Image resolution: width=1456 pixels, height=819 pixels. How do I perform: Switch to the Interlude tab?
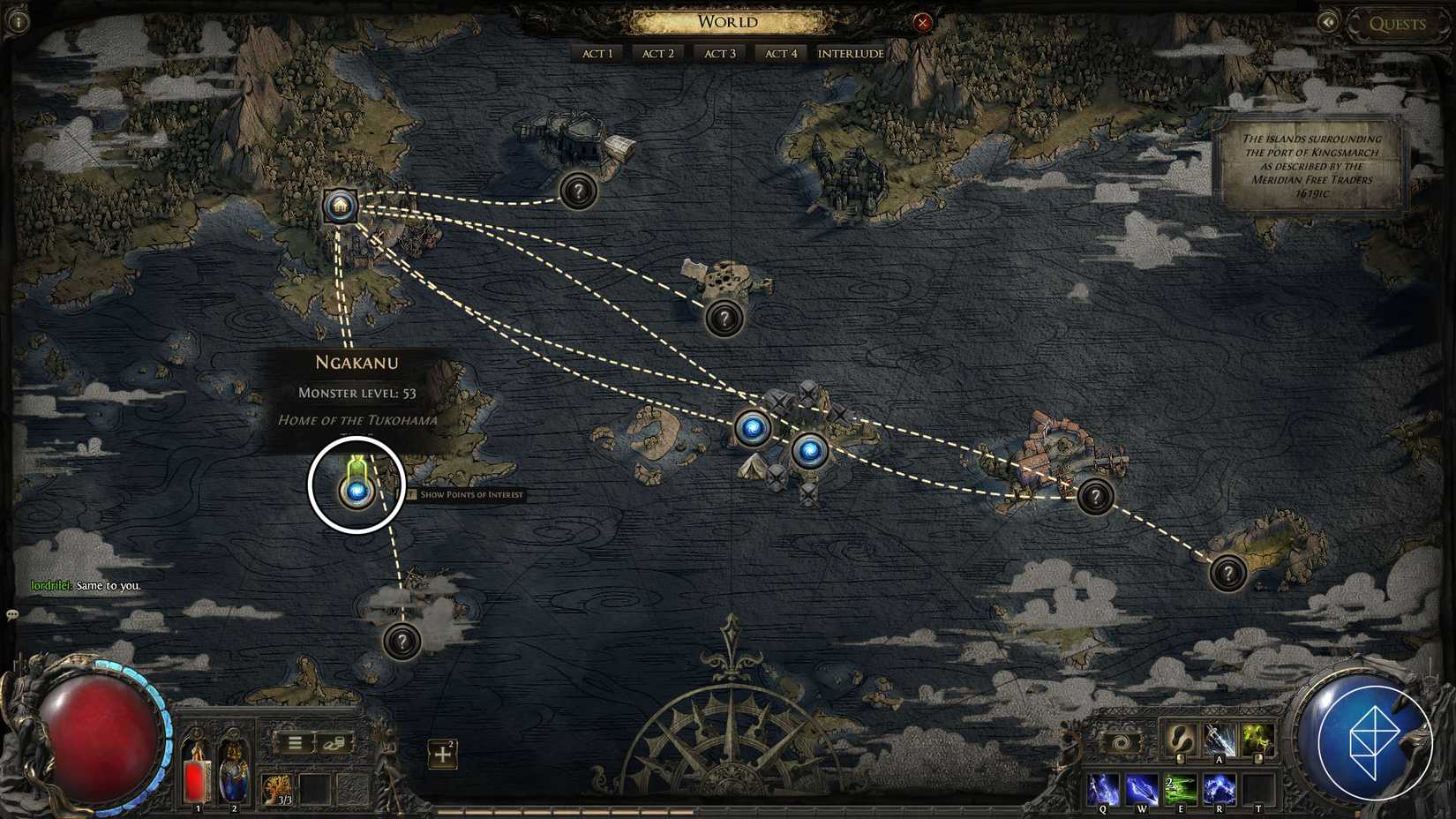850,53
